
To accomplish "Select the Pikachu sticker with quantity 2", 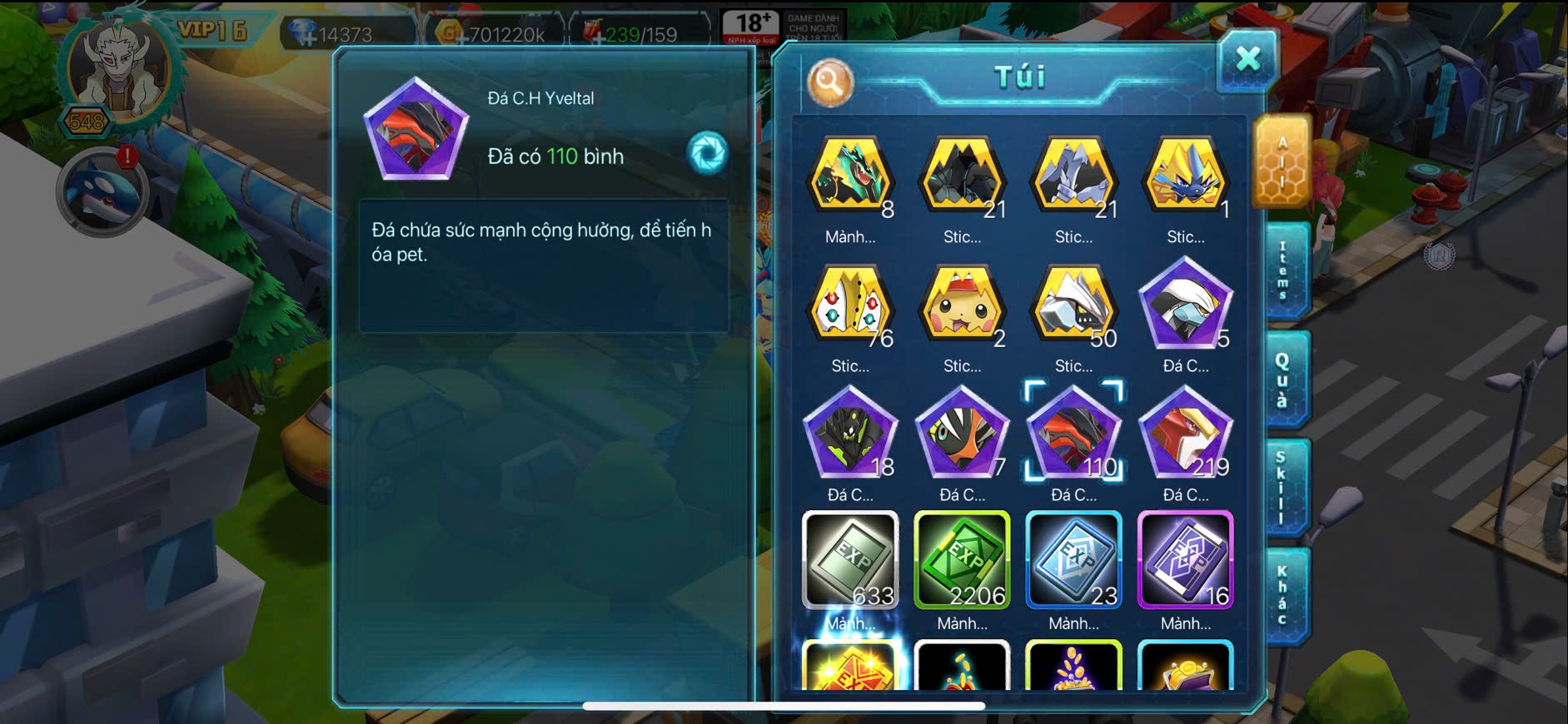I will click(962, 309).
